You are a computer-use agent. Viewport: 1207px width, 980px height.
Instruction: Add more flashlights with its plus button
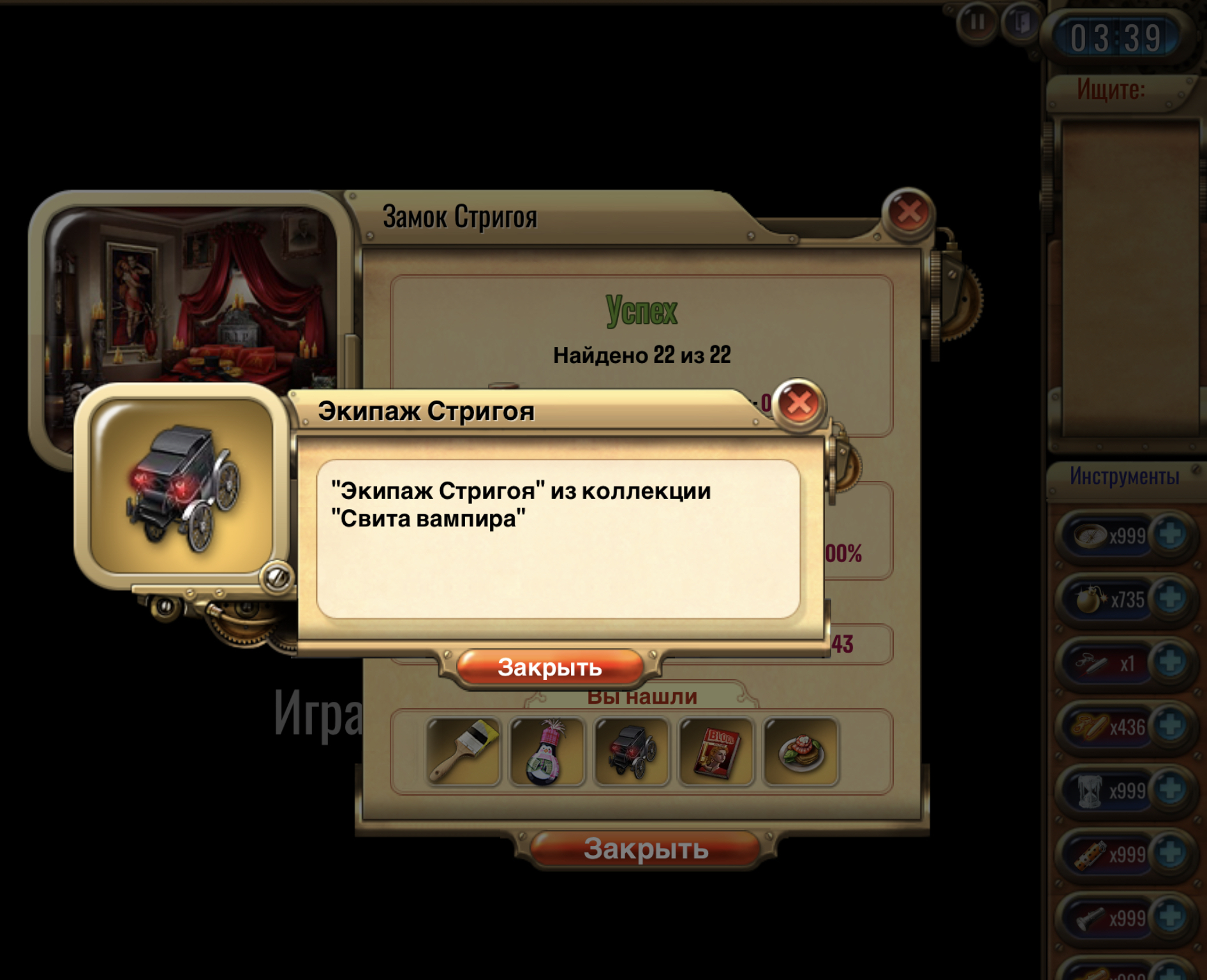tap(1171, 917)
